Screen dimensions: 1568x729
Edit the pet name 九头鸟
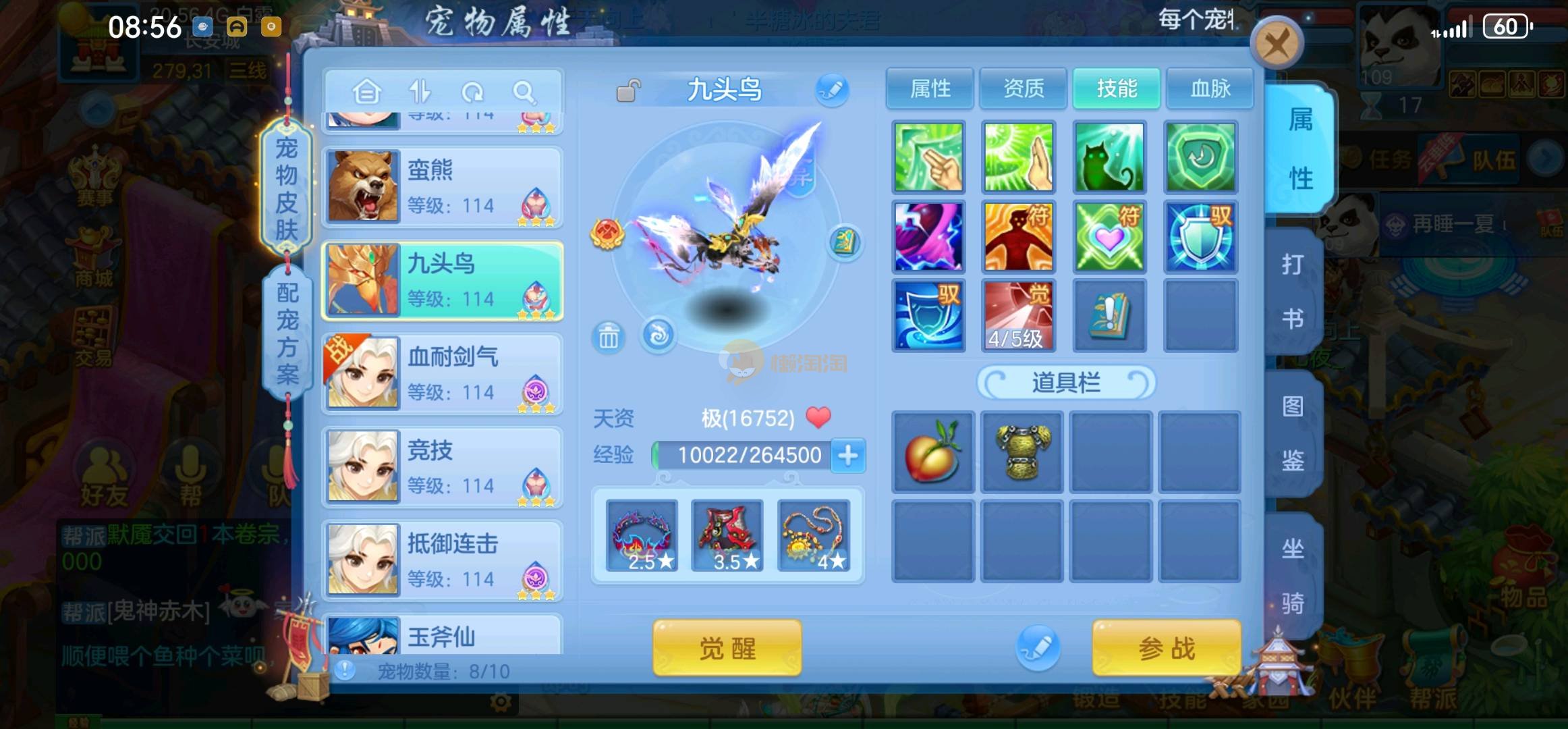coord(832,90)
